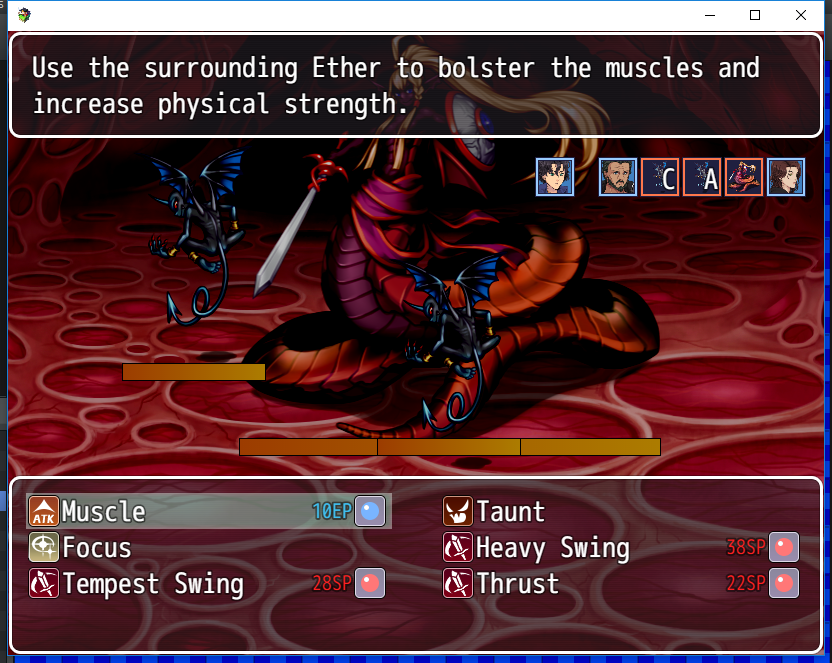Click the enemy A turn-order icon
Screen dimensions: 832x663
click(702, 177)
